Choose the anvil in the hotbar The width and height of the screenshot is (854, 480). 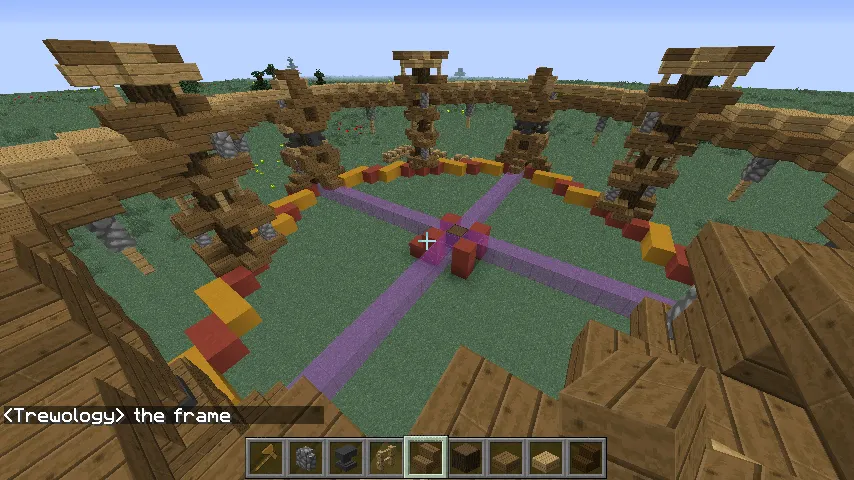pos(346,458)
